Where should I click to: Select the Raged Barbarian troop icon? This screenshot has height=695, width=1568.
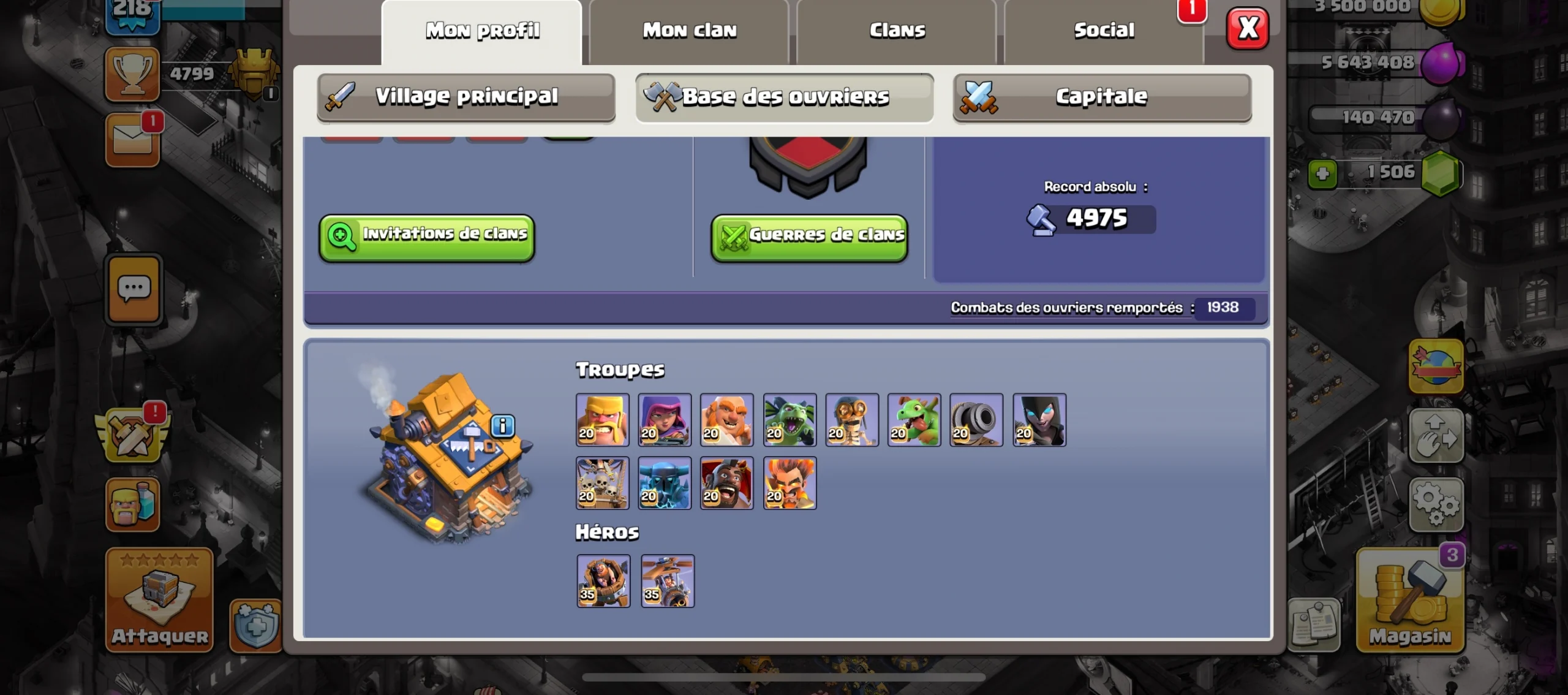click(x=602, y=420)
